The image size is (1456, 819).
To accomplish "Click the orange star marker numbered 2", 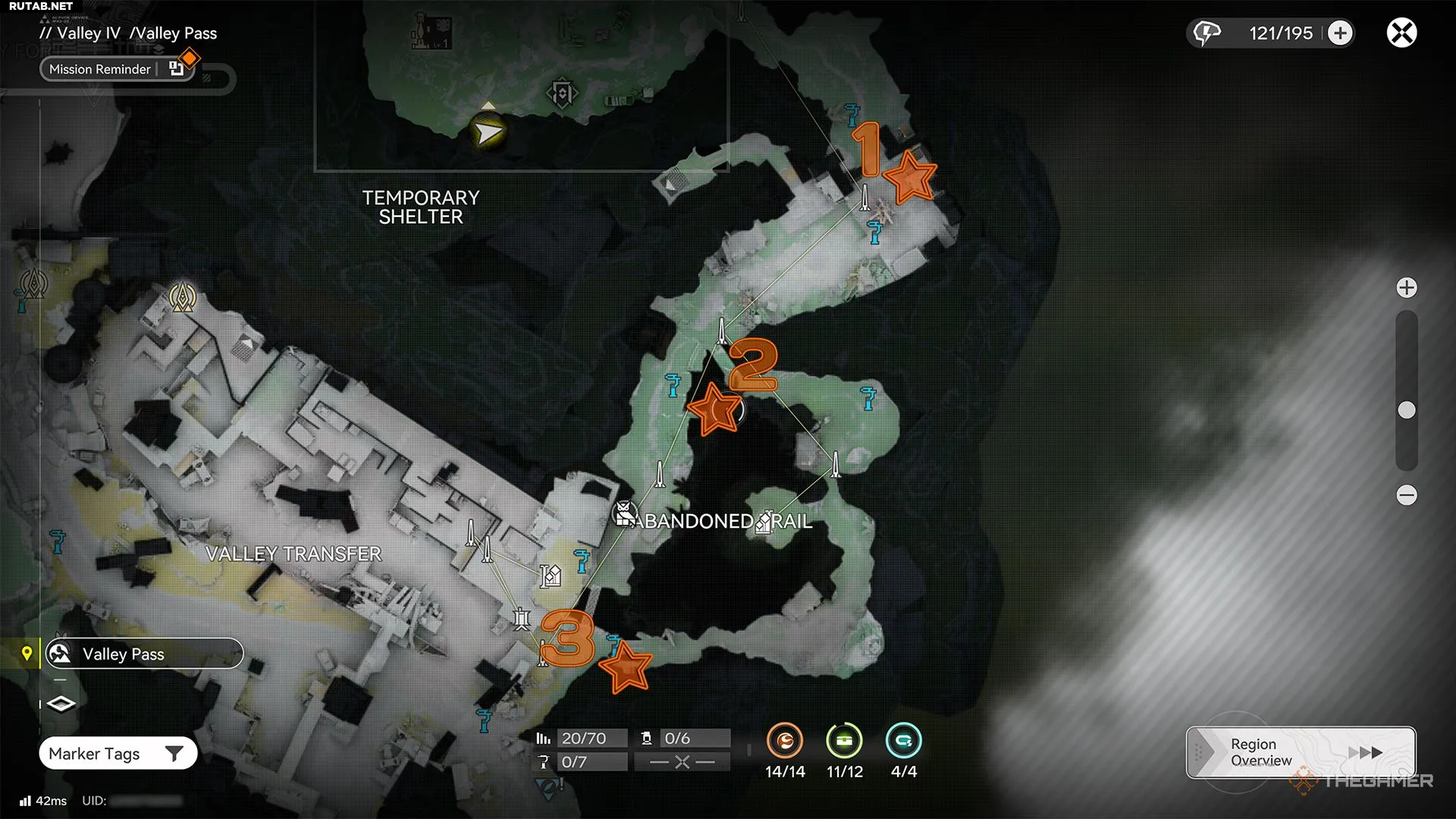I will [713, 409].
